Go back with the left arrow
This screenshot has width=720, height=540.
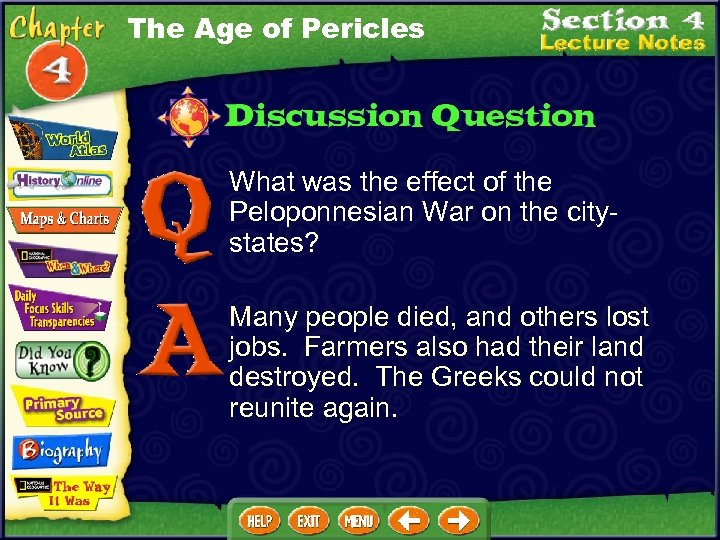pyautogui.click(x=408, y=521)
